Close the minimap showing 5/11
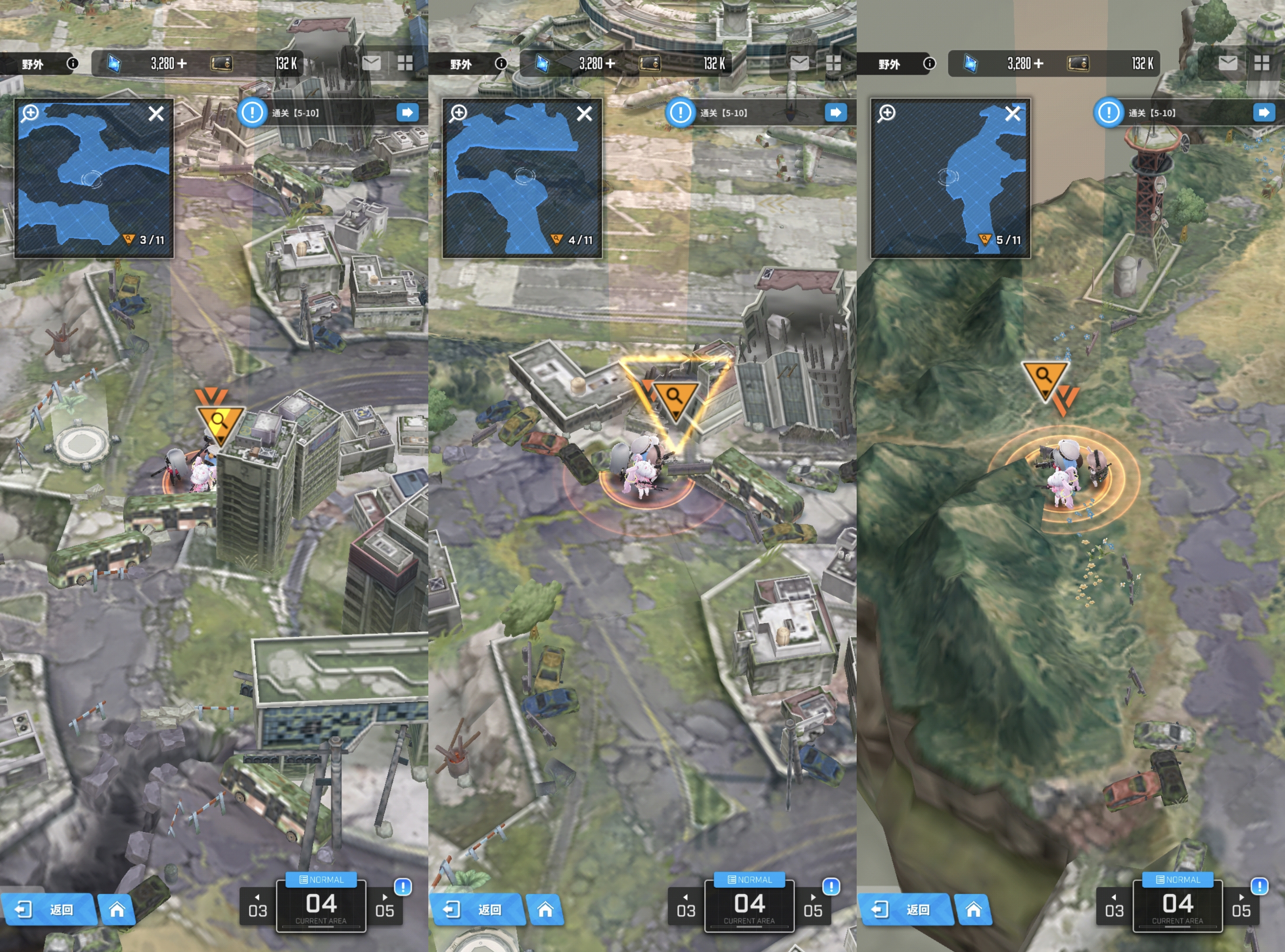1285x952 pixels. (1012, 114)
